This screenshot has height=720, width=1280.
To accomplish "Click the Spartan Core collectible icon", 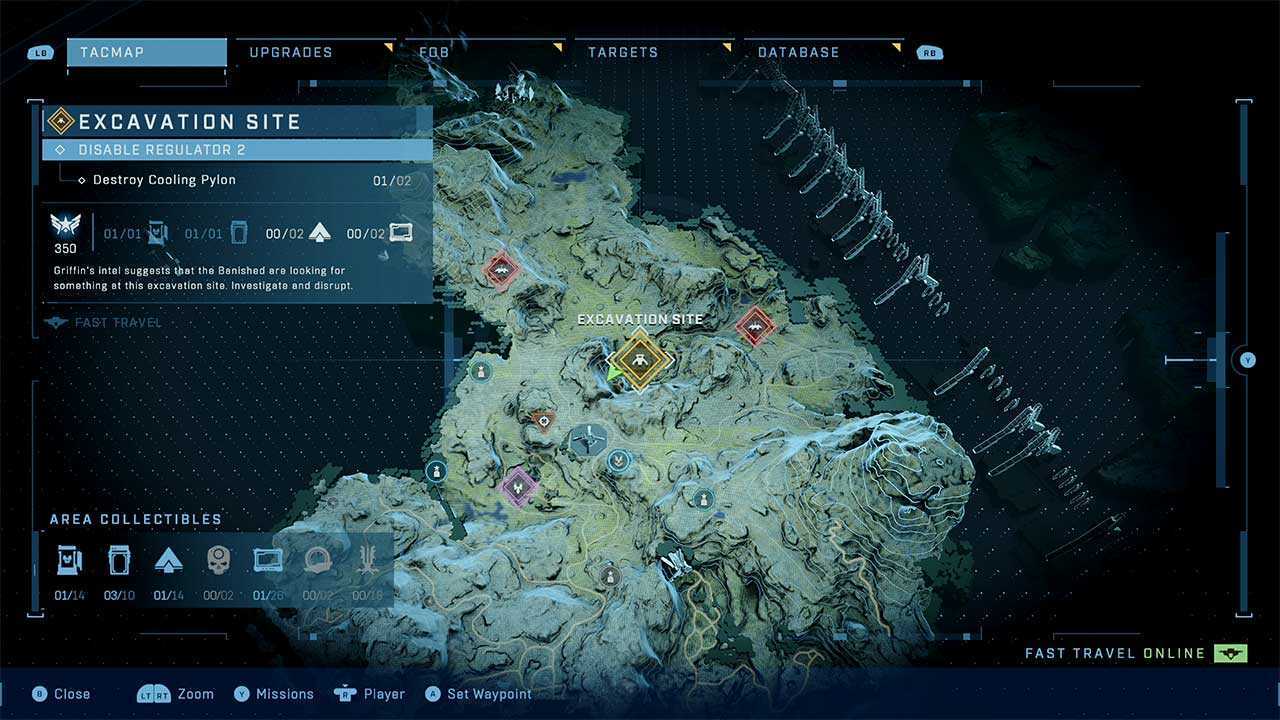I will pyautogui.click(x=168, y=561).
